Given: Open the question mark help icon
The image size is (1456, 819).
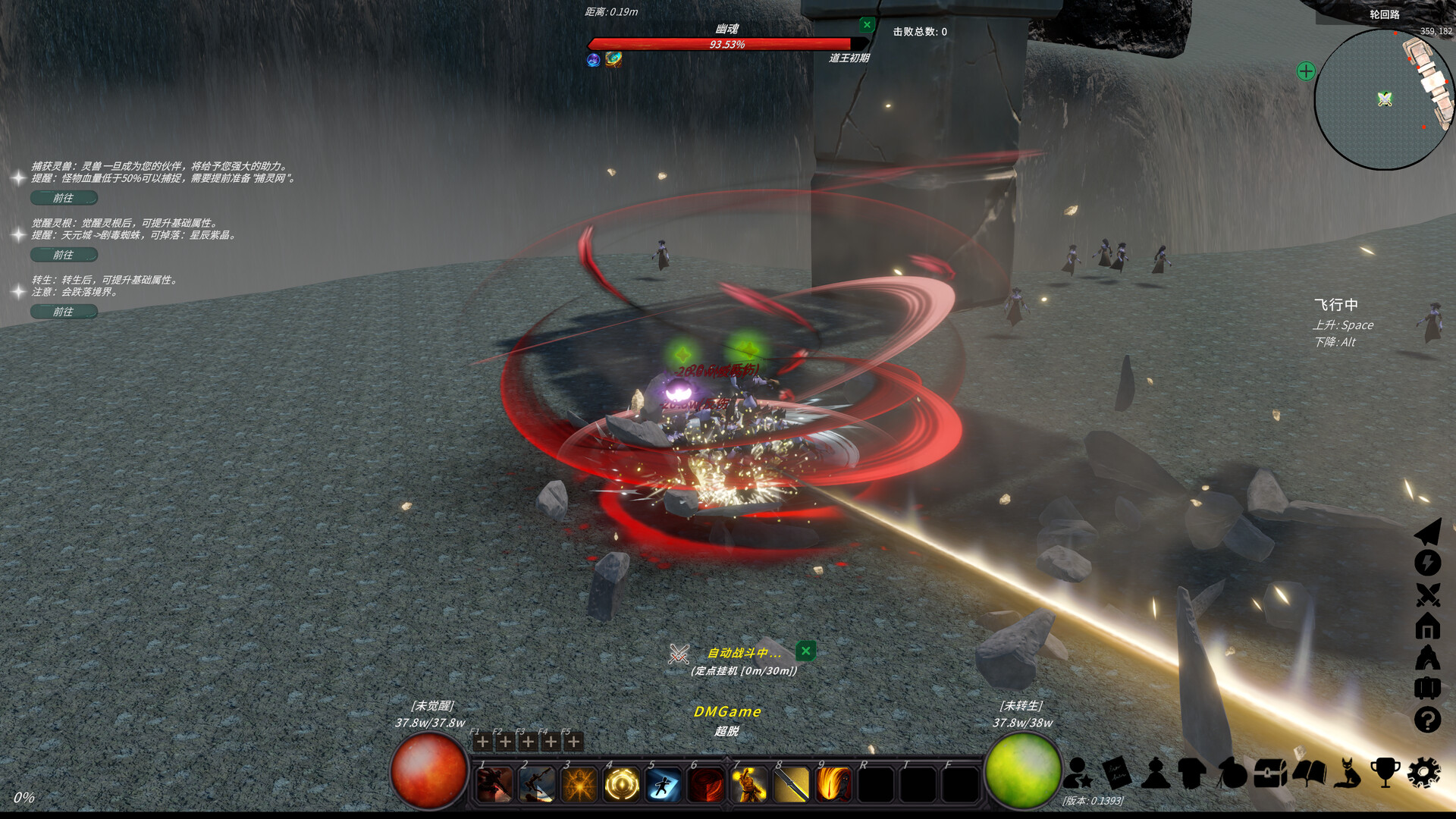Looking at the screenshot, I should (x=1429, y=720).
